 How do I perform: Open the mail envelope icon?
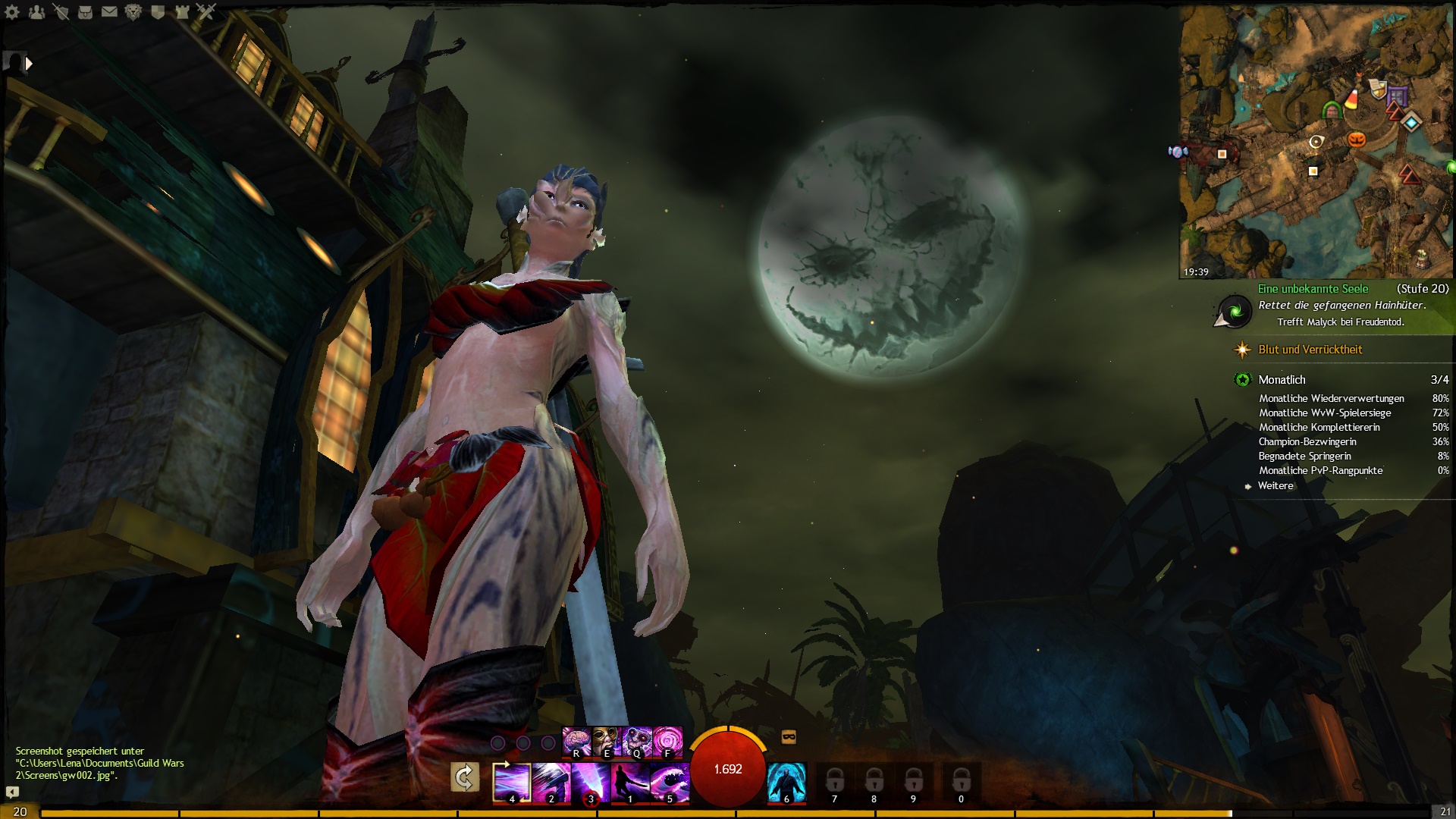(109, 12)
